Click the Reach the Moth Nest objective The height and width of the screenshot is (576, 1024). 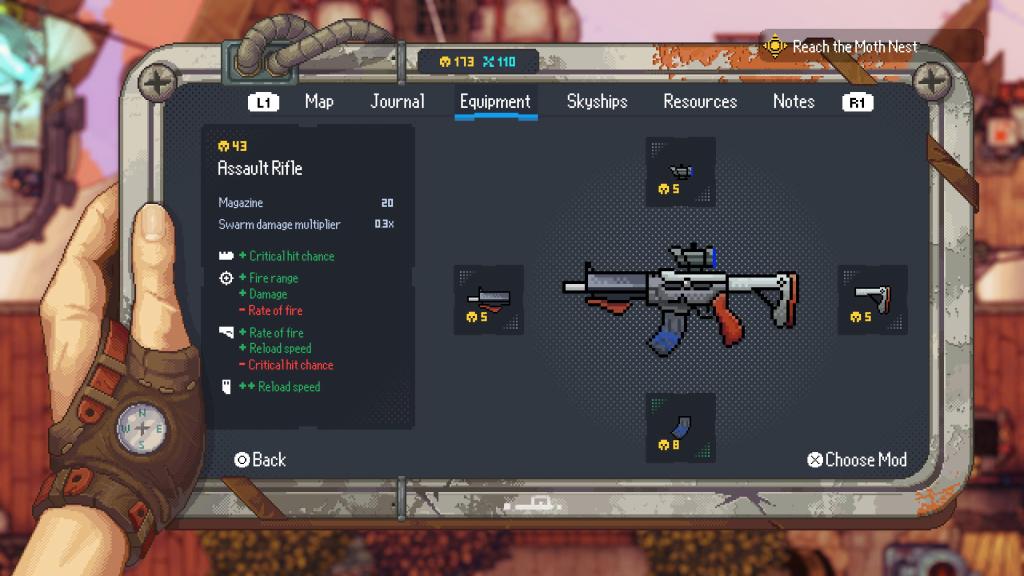(853, 47)
